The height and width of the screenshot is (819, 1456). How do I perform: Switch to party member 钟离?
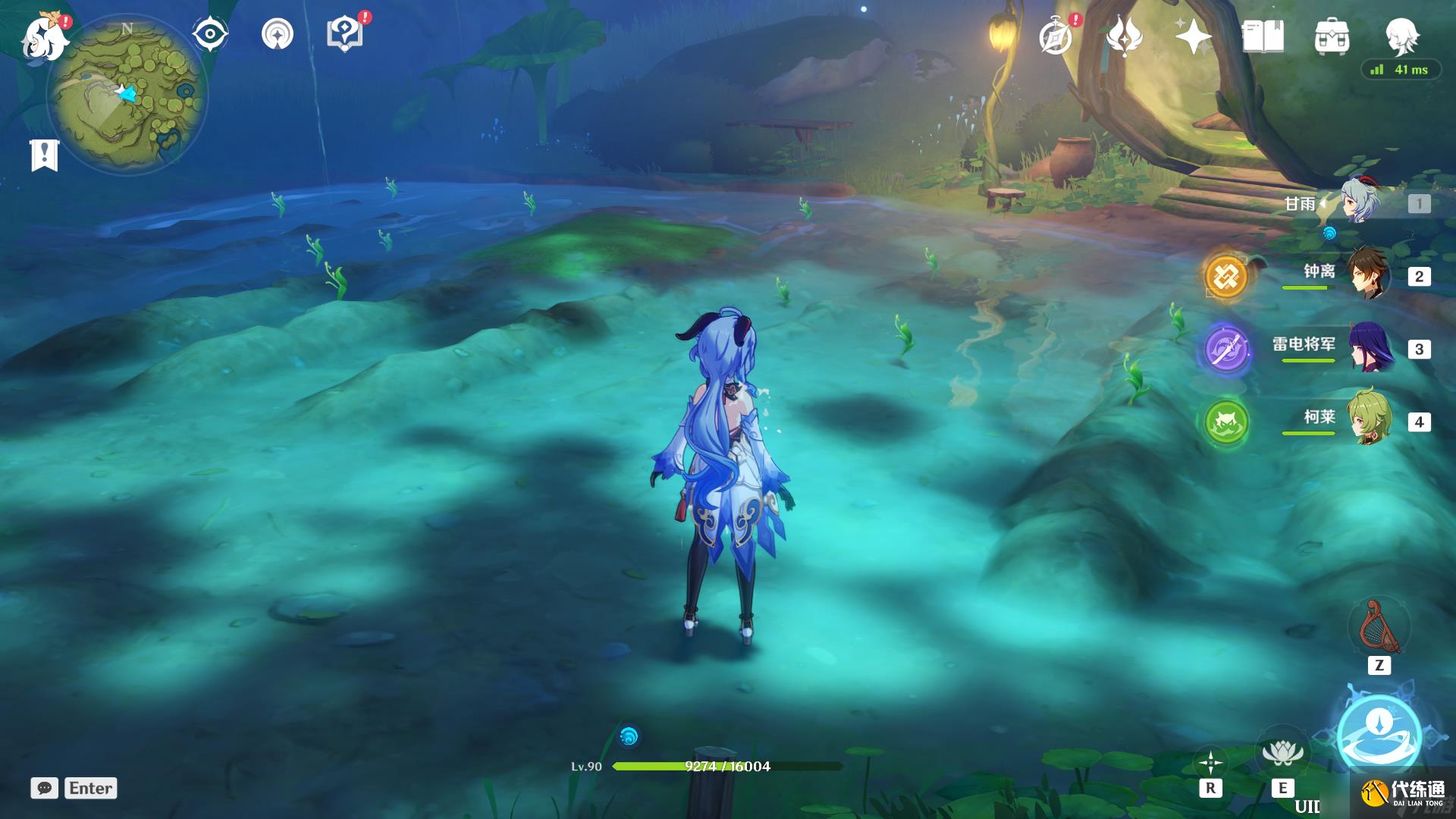click(1367, 275)
